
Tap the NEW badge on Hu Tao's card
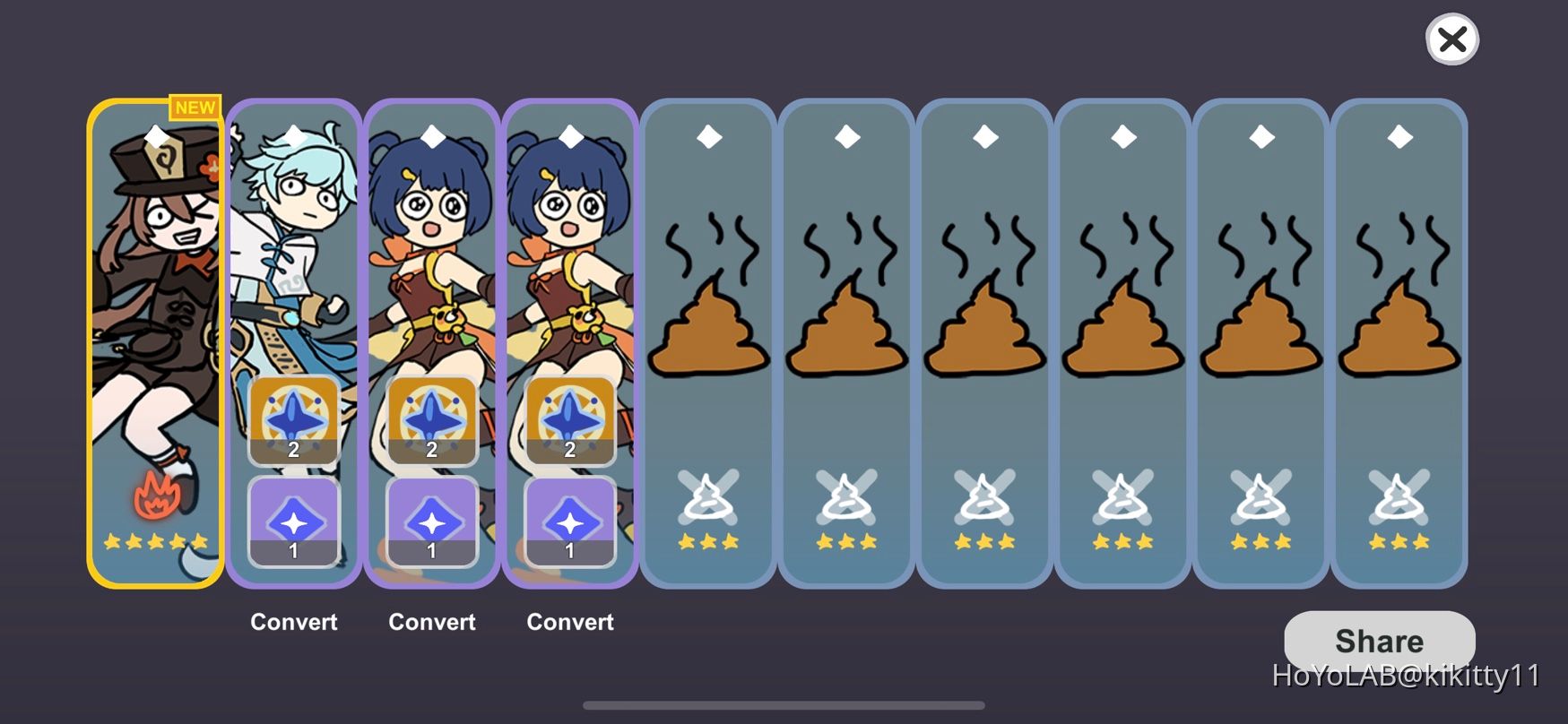tap(195, 108)
